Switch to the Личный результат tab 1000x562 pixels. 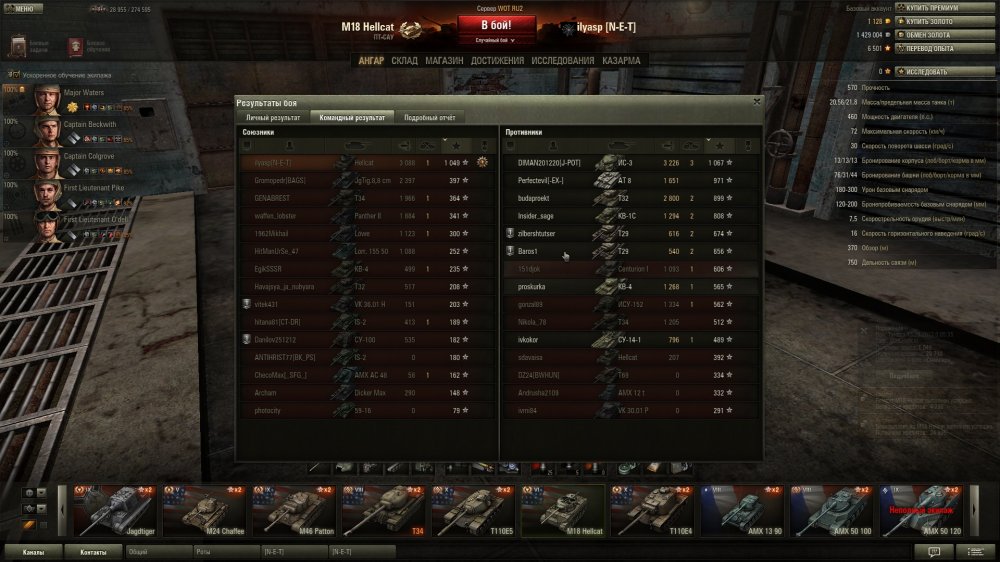pyautogui.click(x=272, y=117)
